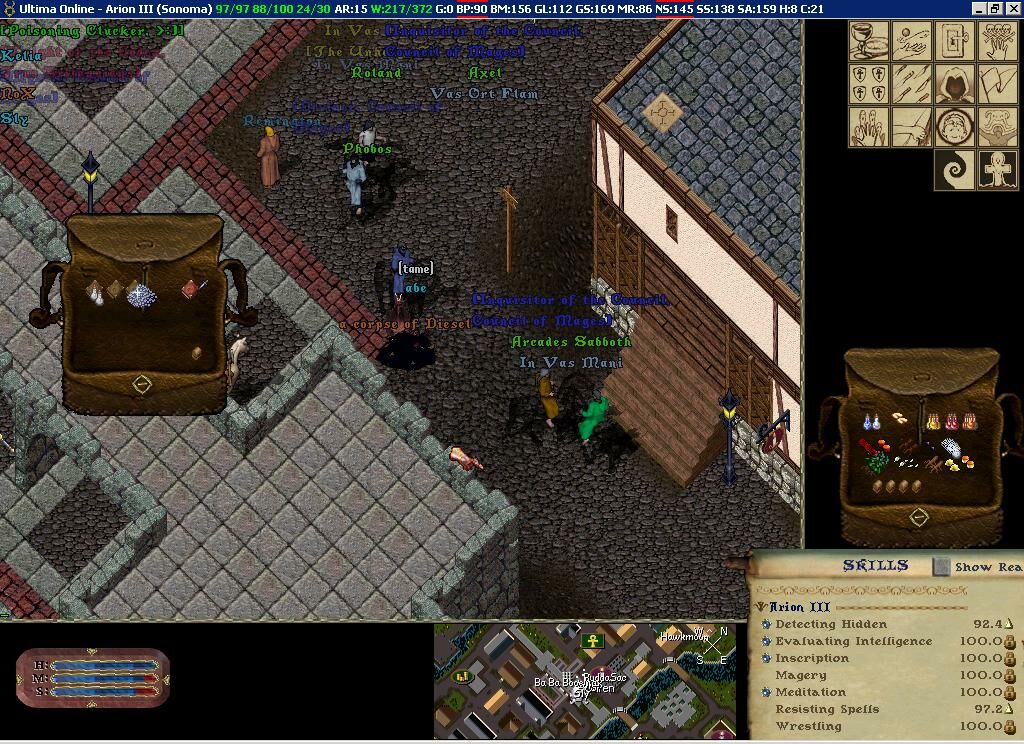This screenshot has width=1024, height=744.
Task: Use the face-in-ring spell icon
Action: coord(955,127)
